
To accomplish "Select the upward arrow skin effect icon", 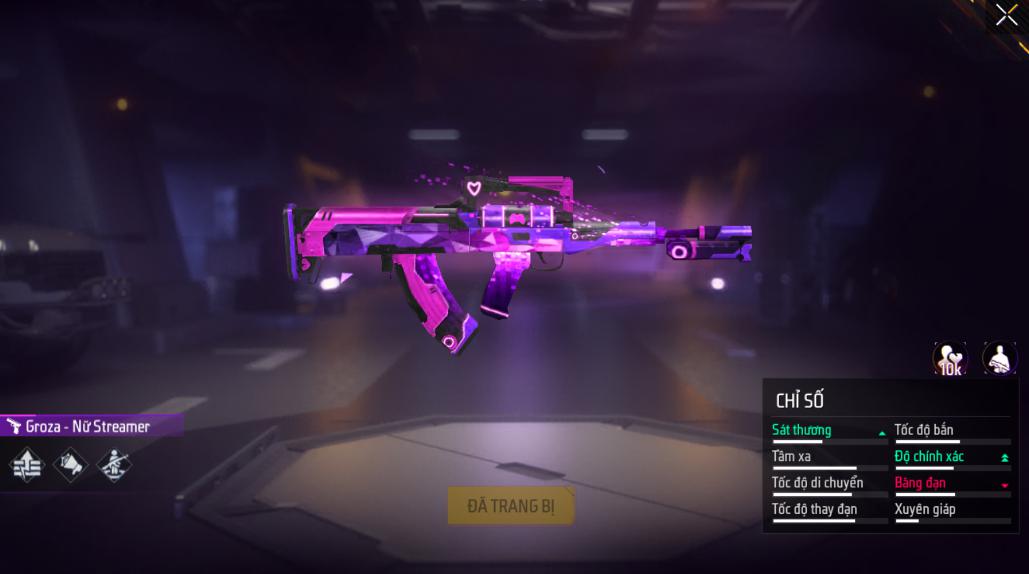I will [x=27, y=465].
